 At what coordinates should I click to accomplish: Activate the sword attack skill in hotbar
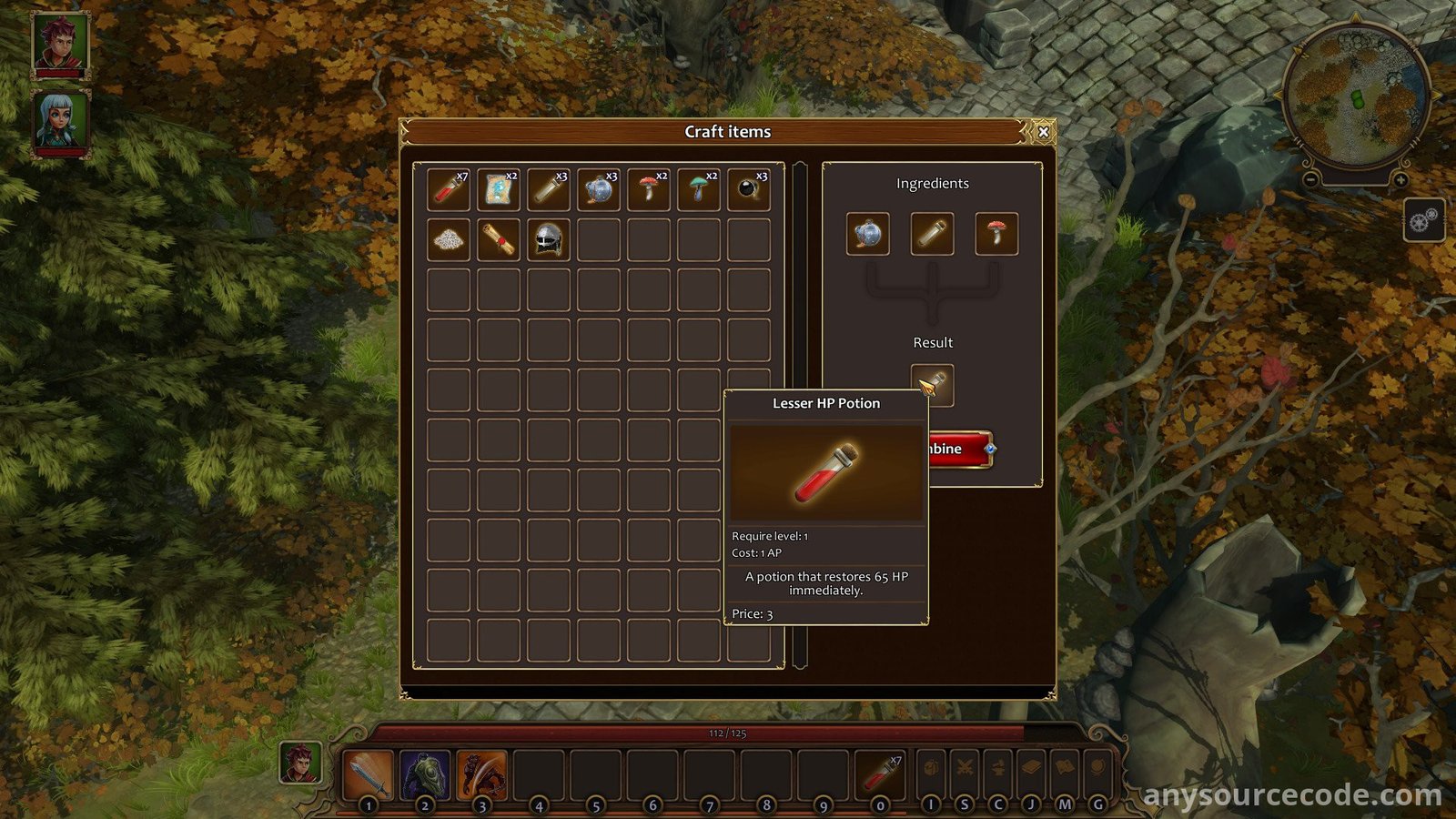(368, 773)
